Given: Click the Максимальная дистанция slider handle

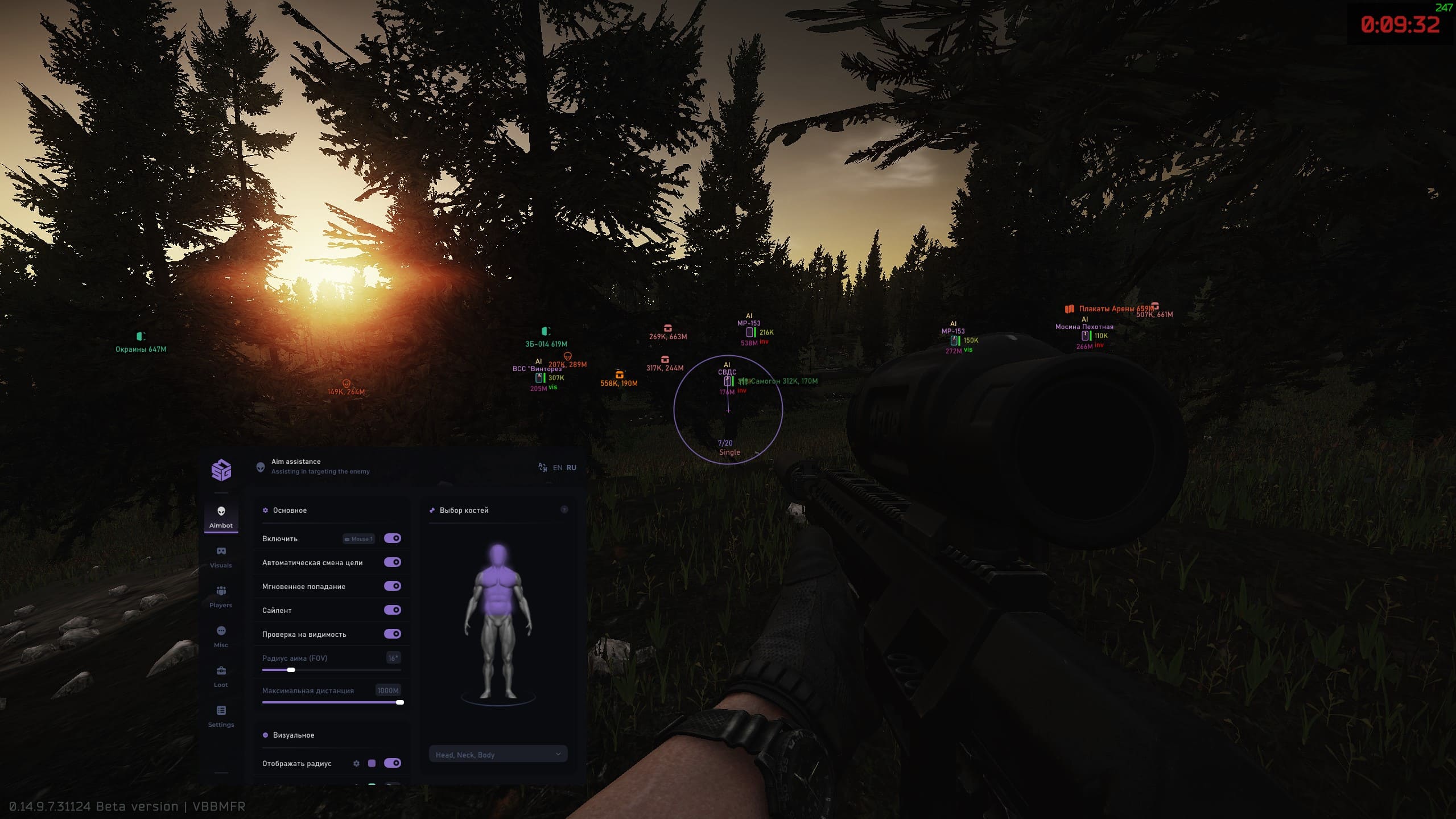Looking at the screenshot, I should click(x=400, y=702).
